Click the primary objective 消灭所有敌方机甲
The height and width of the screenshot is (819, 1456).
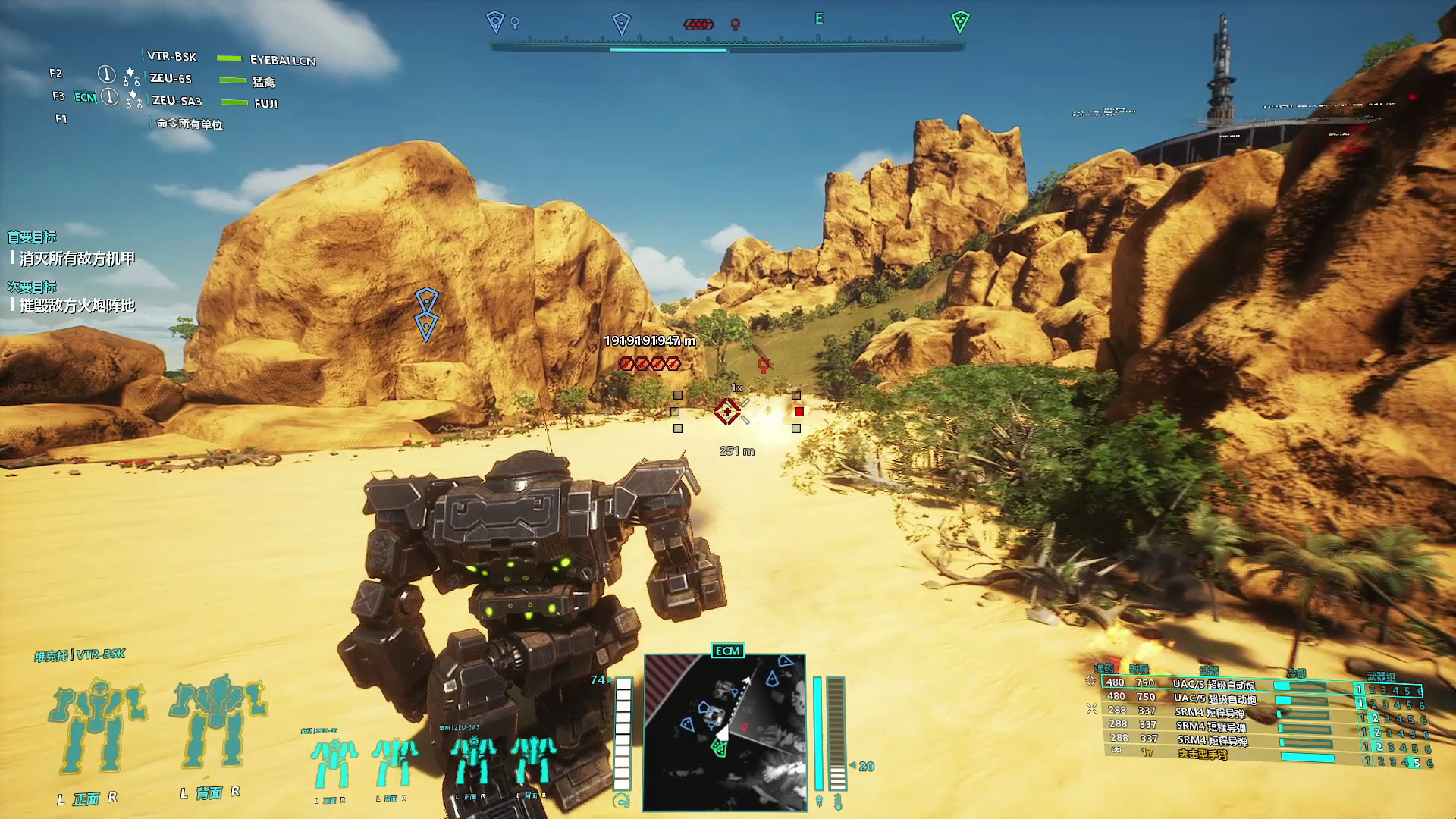[77, 259]
